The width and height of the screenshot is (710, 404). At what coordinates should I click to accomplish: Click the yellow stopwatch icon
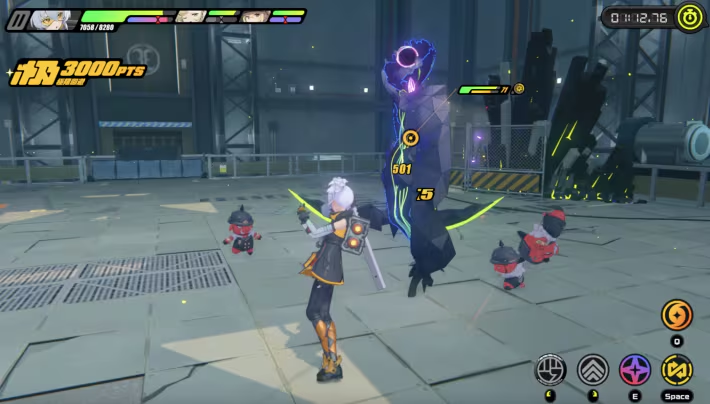[x=690, y=16]
